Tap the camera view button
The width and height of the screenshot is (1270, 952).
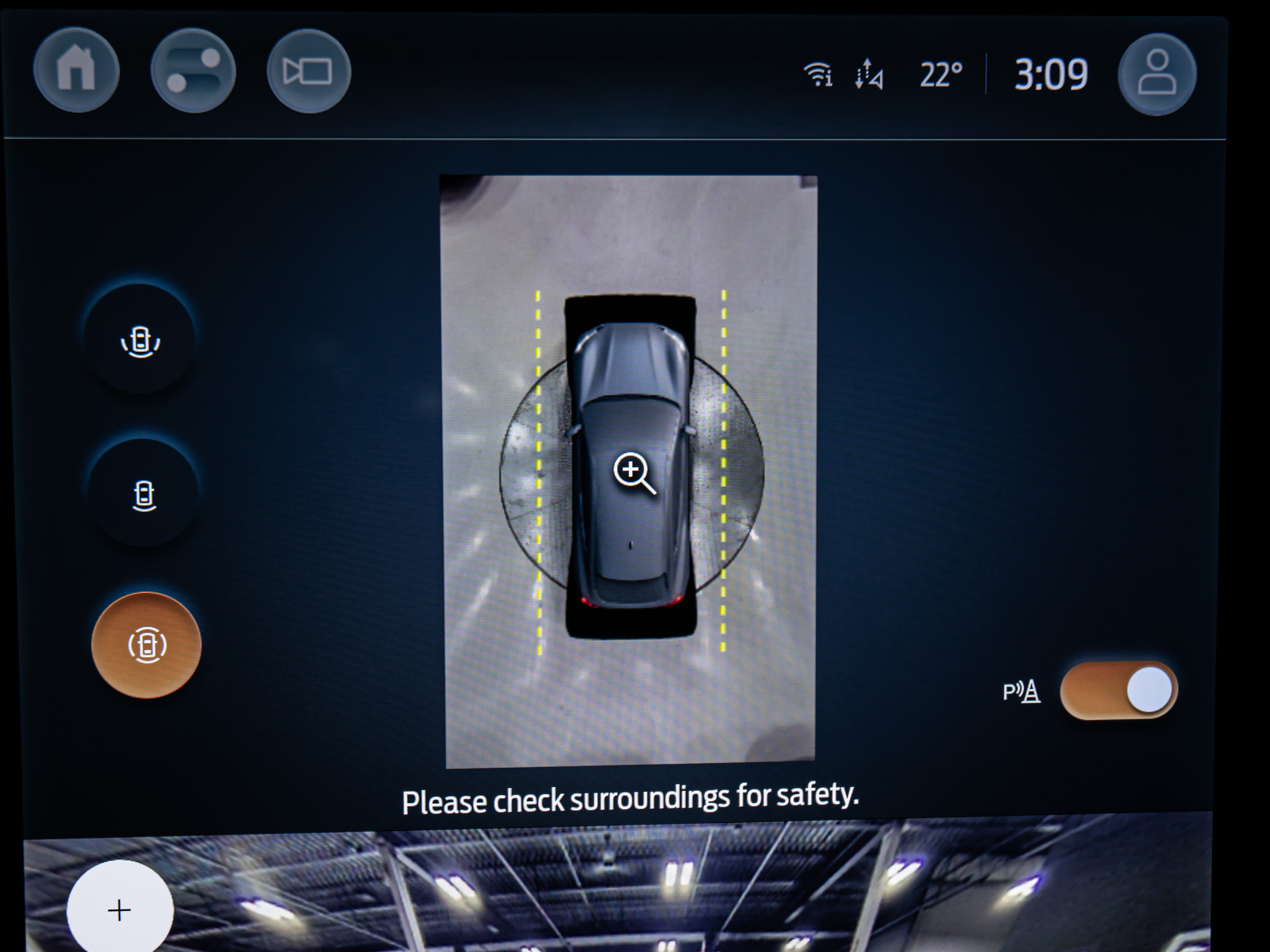tap(309, 71)
